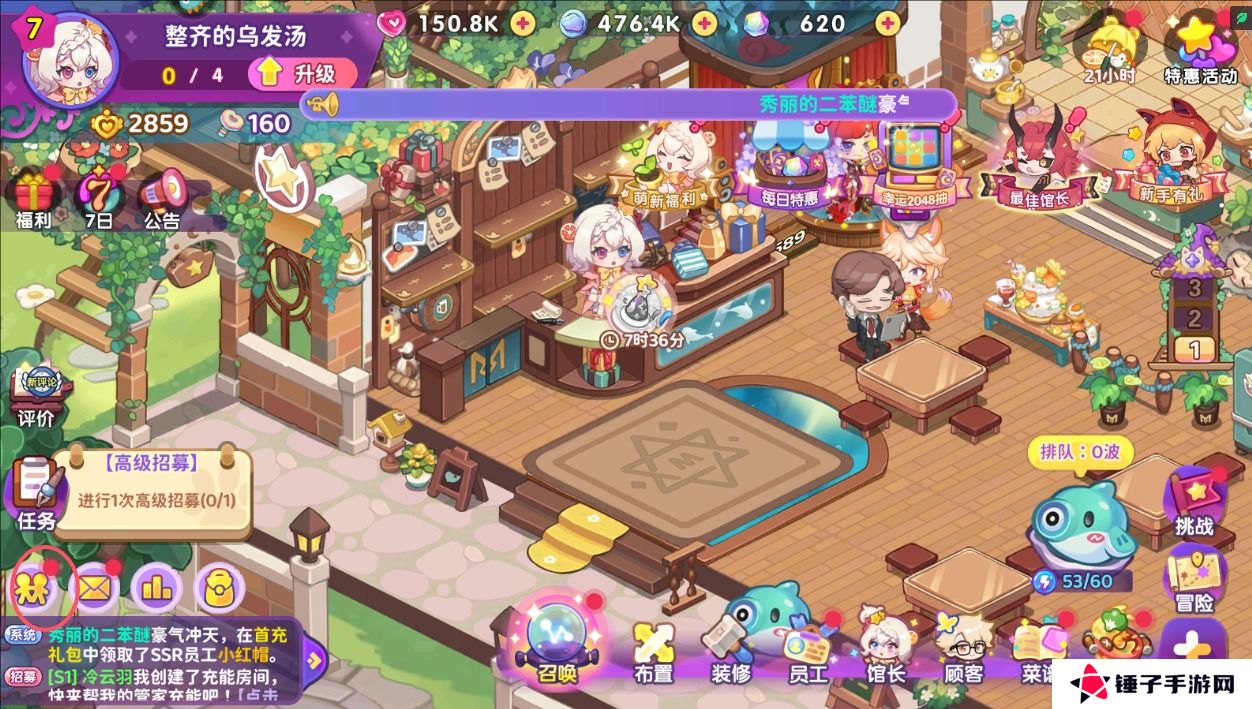The height and width of the screenshot is (709, 1252).
Task: Claim the 每日特惠 daily deal
Action: (790, 170)
